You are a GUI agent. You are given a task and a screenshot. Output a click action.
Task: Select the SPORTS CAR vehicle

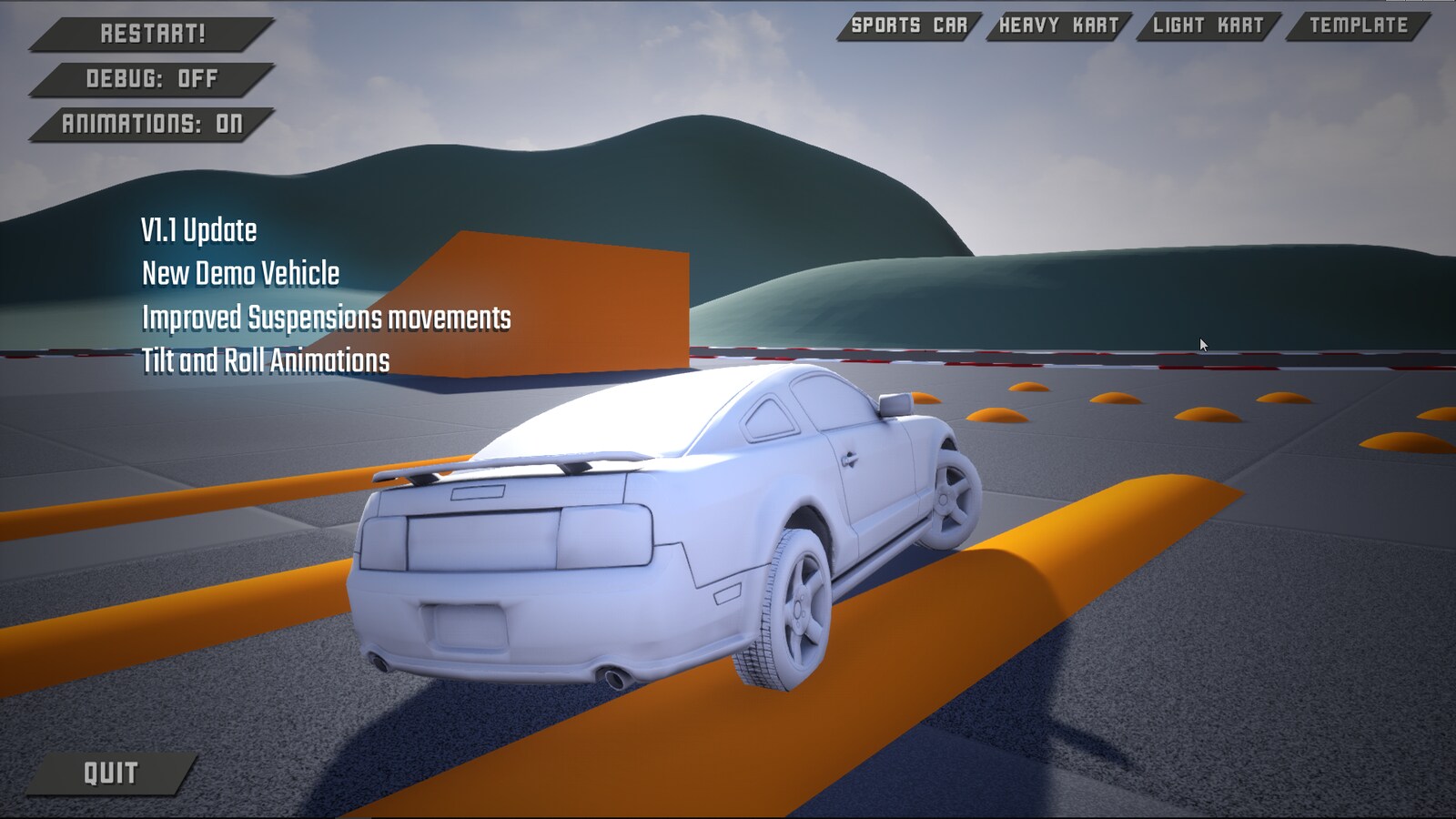click(909, 25)
